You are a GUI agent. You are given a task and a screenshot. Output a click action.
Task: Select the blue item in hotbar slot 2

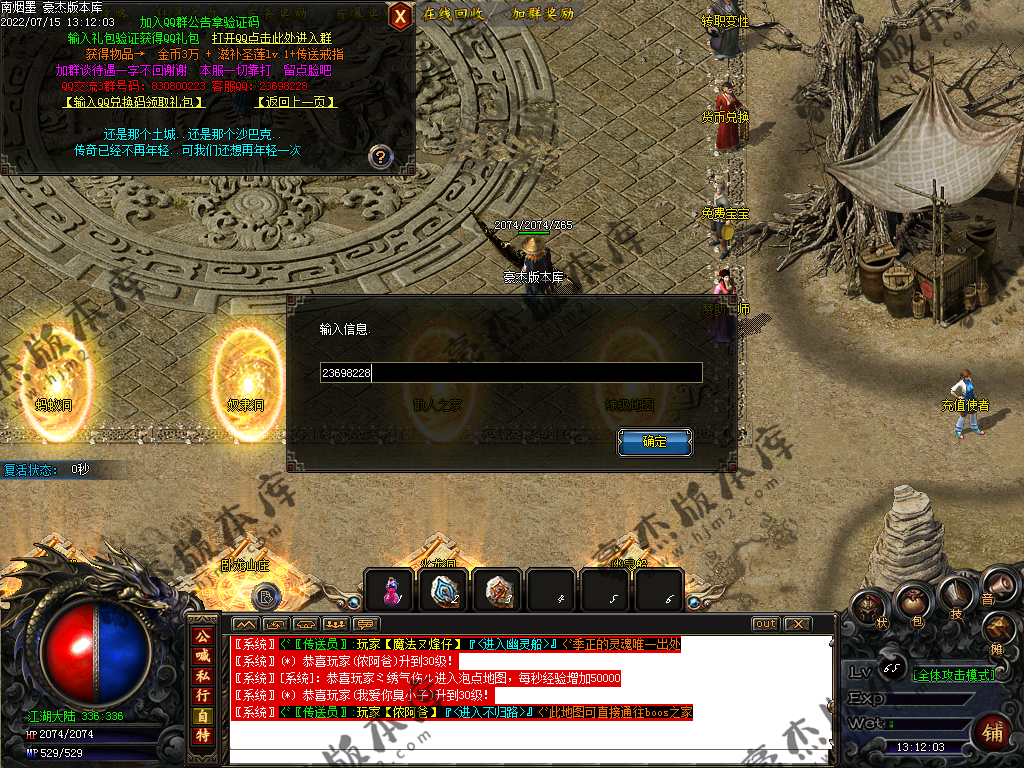point(444,591)
